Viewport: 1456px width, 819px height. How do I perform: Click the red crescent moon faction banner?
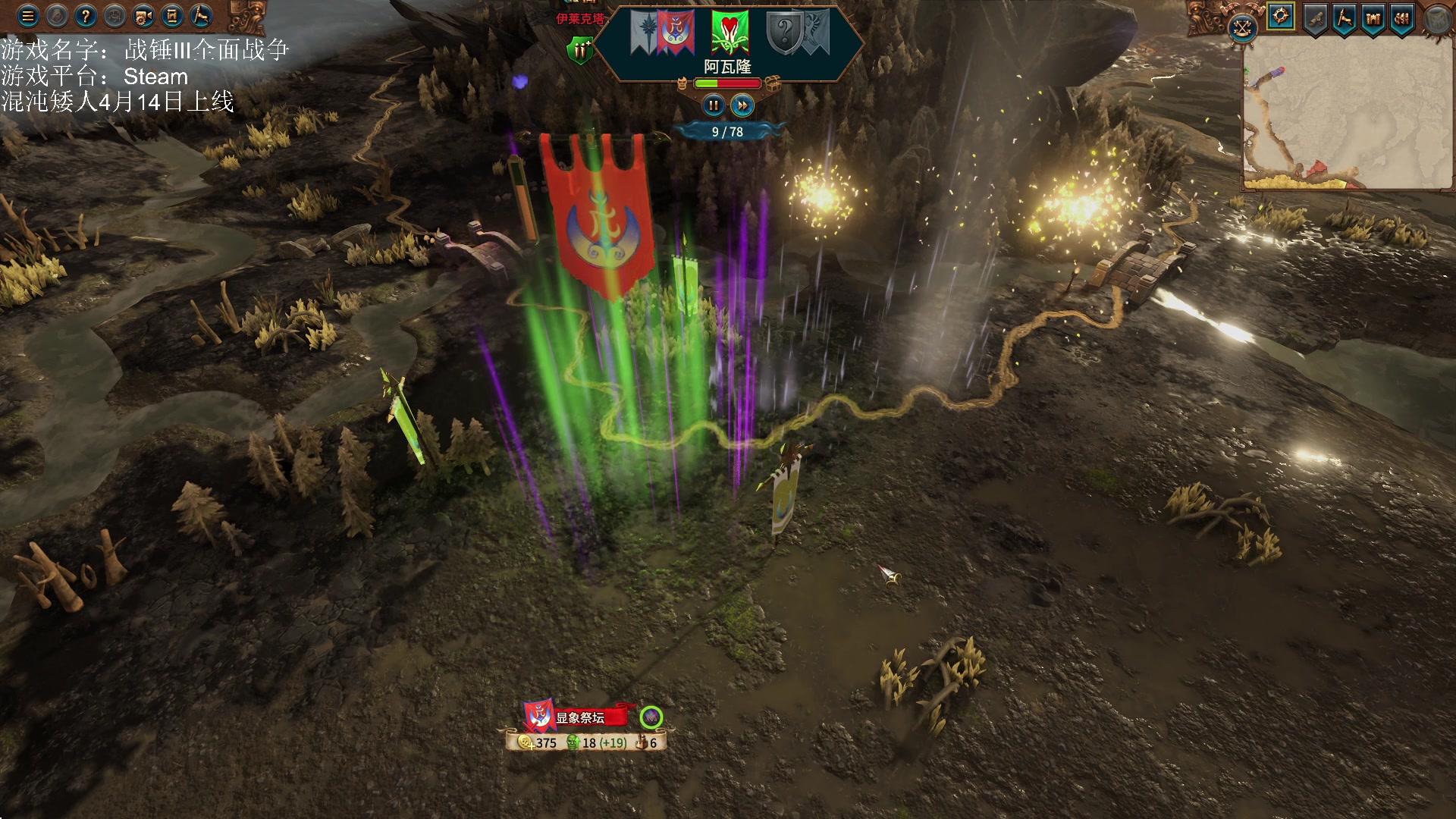(674, 33)
